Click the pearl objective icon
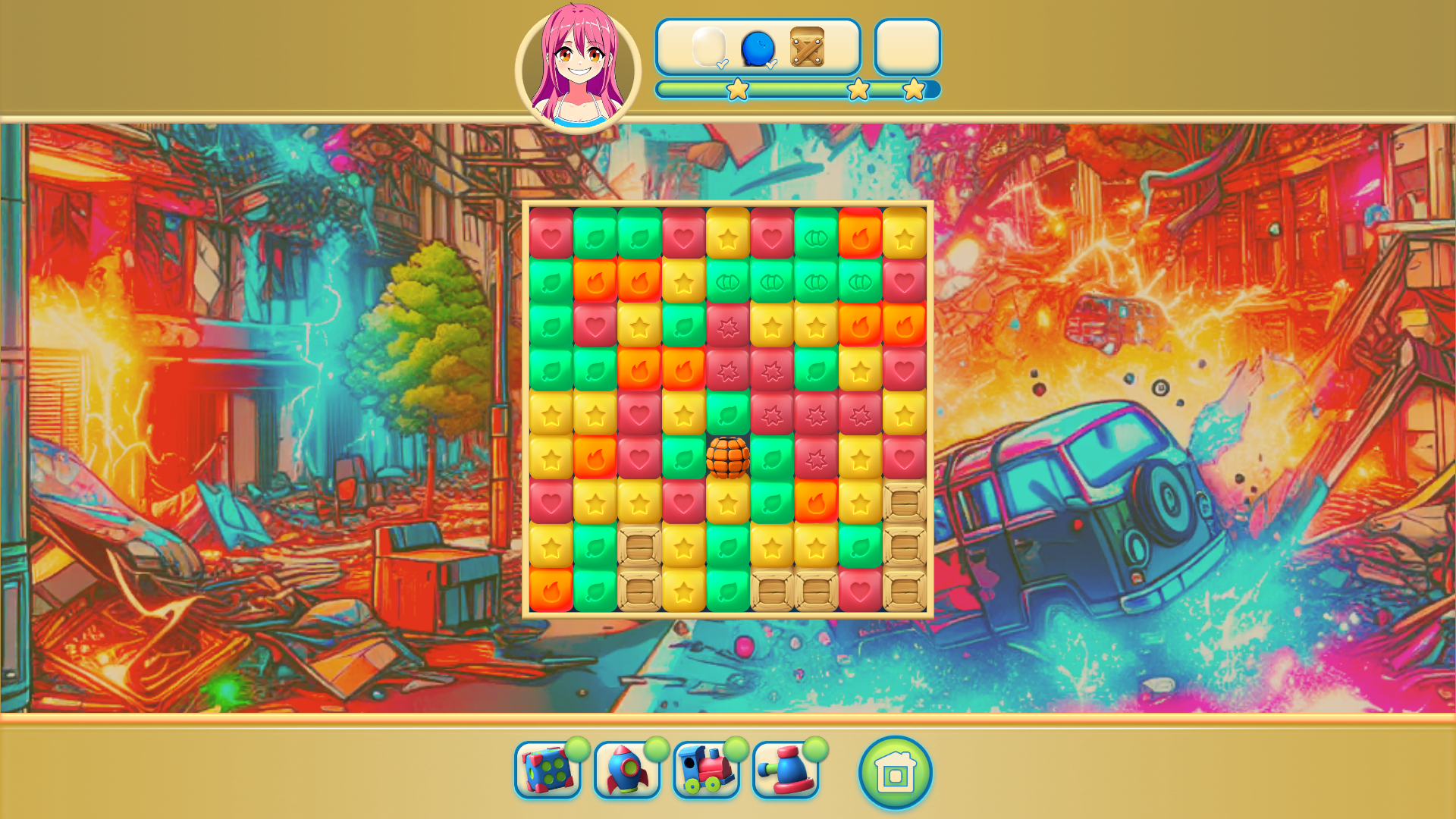The image size is (1456, 819). click(709, 48)
